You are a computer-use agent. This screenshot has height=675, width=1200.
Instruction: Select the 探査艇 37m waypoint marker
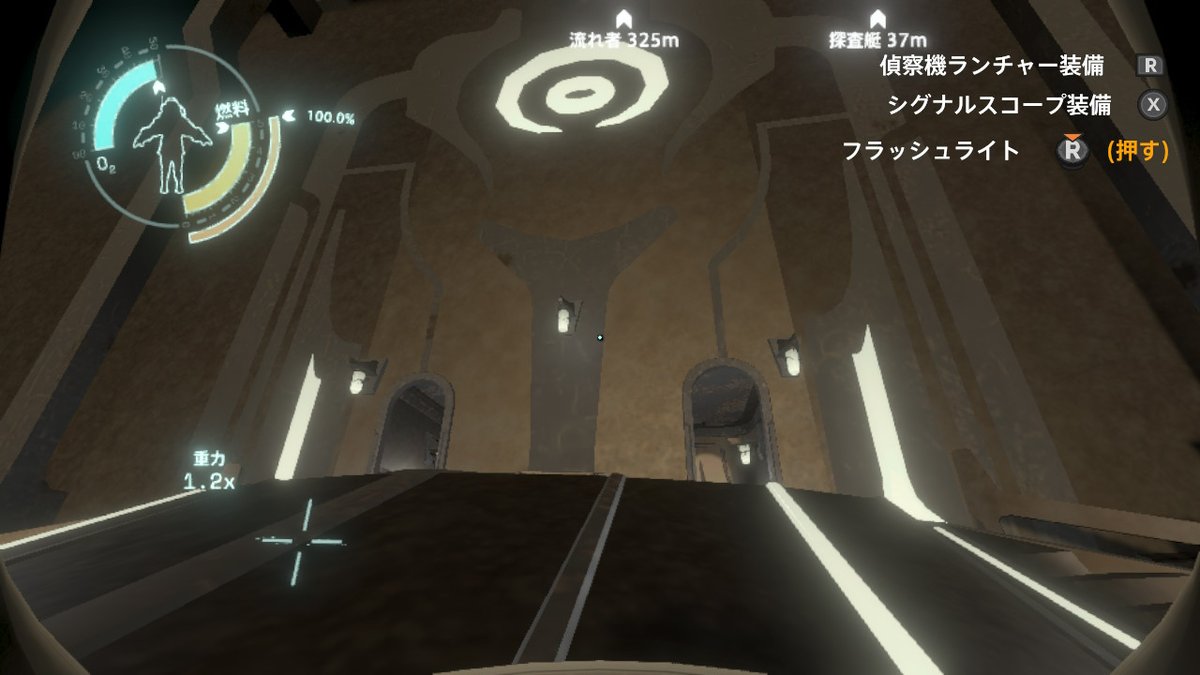(878, 18)
